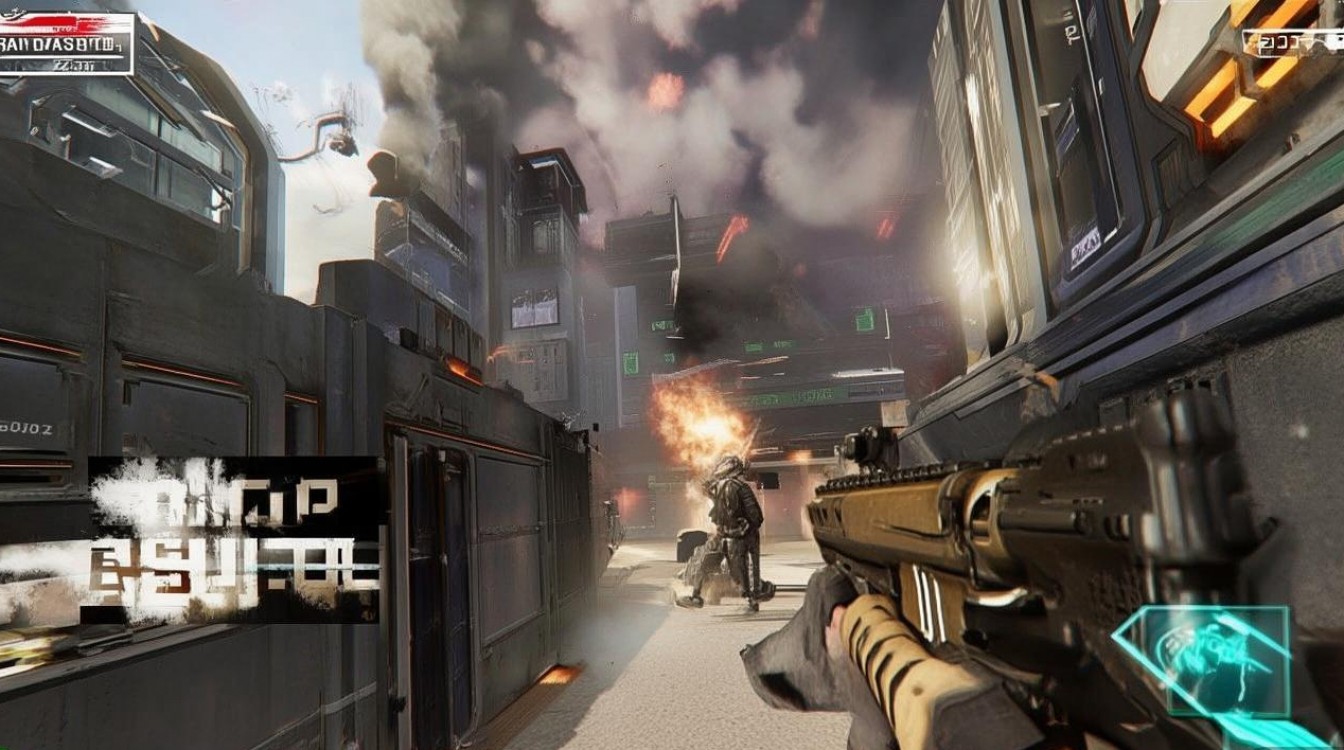
Task: Open the red-striped objective banner
Action: [x=66, y=44]
